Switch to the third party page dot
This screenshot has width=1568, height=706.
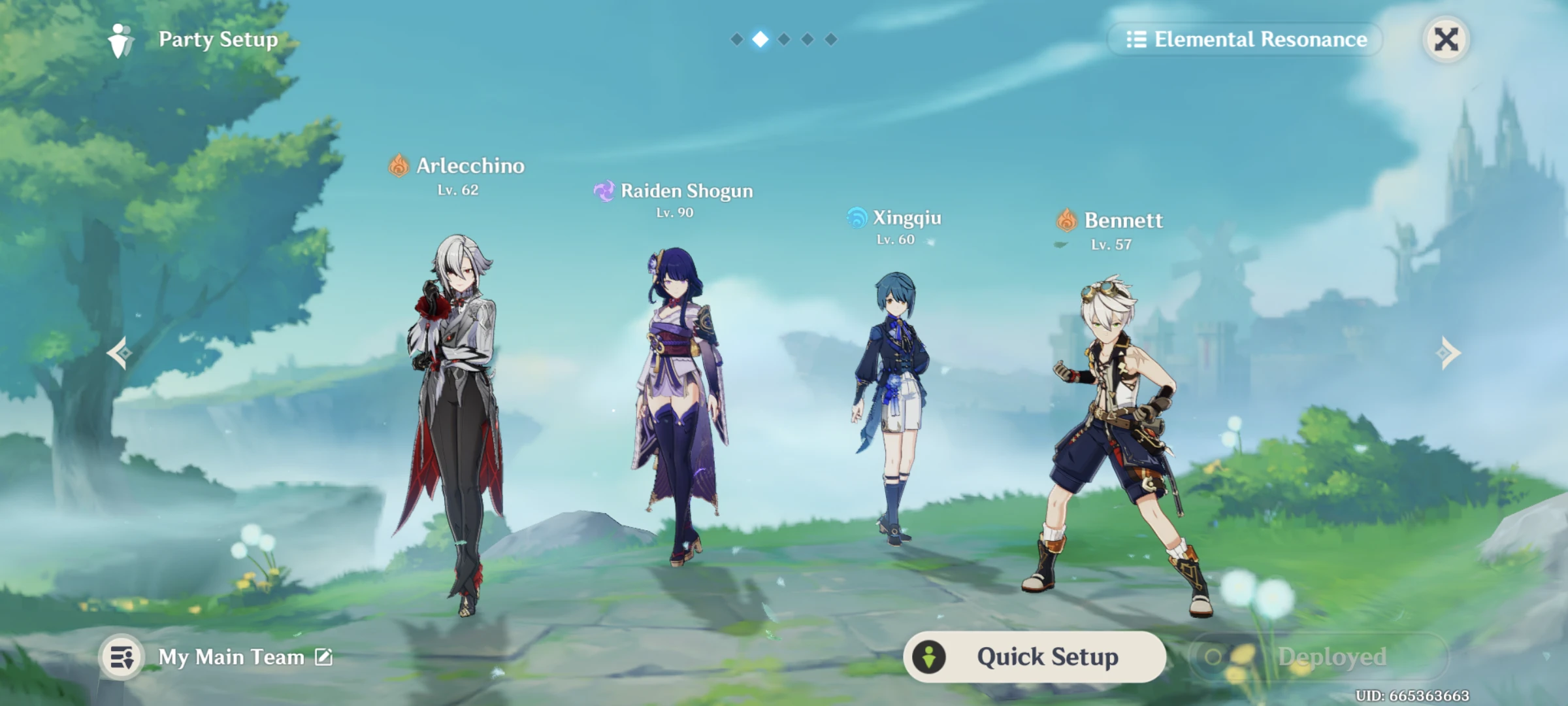pyautogui.click(x=783, y=39)
